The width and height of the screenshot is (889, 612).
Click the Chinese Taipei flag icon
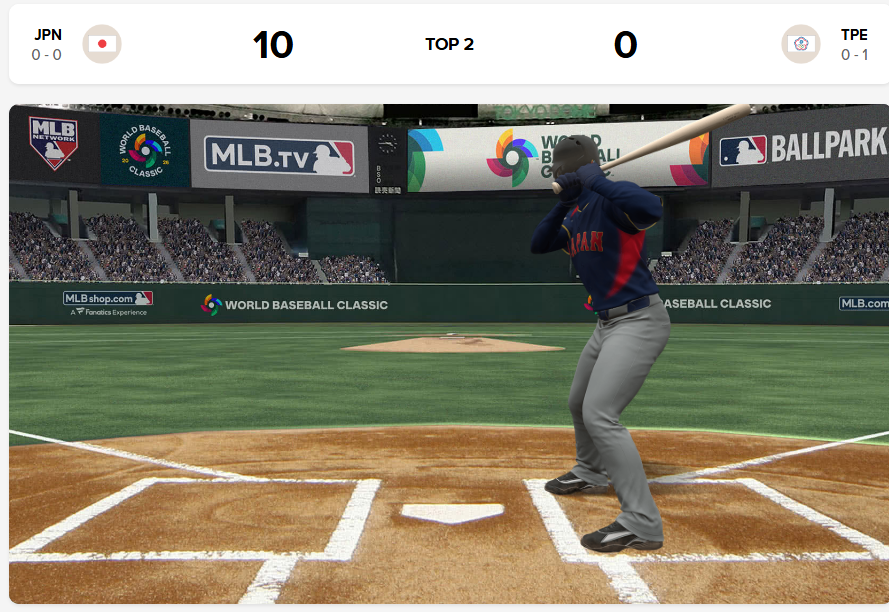click(x=800, y=44)
